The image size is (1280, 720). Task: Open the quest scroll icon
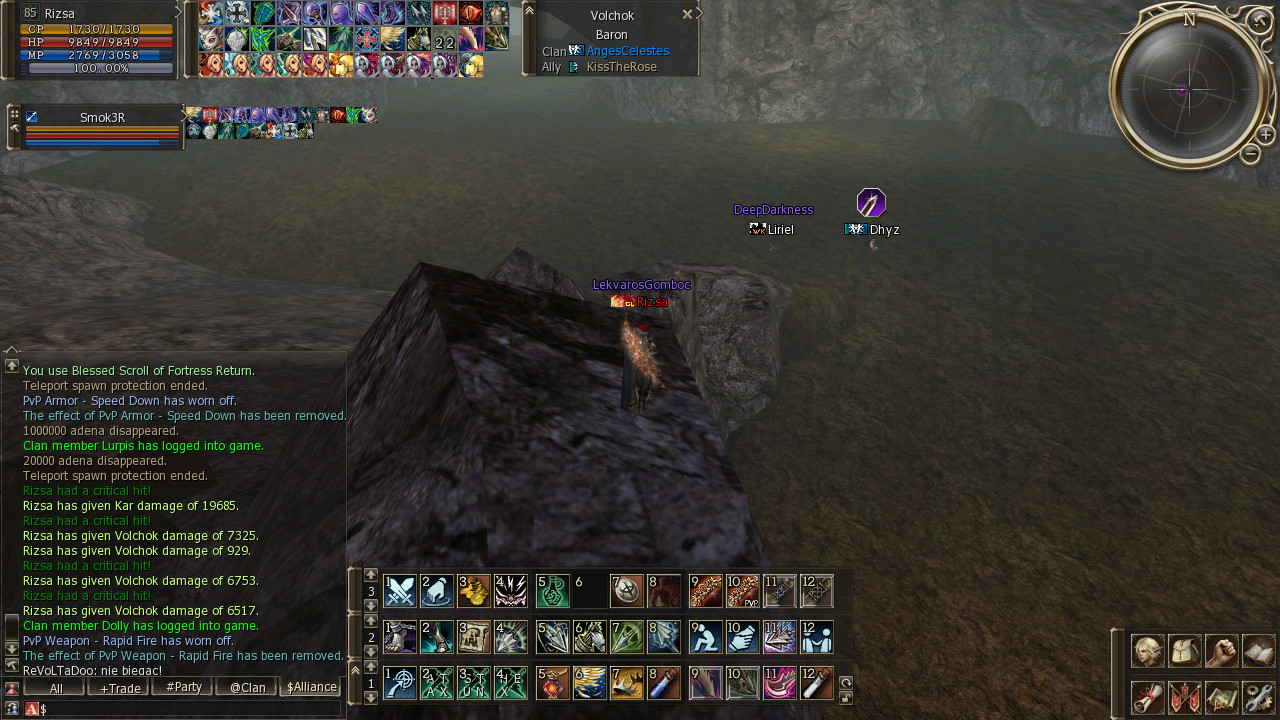pos(1147,697)
